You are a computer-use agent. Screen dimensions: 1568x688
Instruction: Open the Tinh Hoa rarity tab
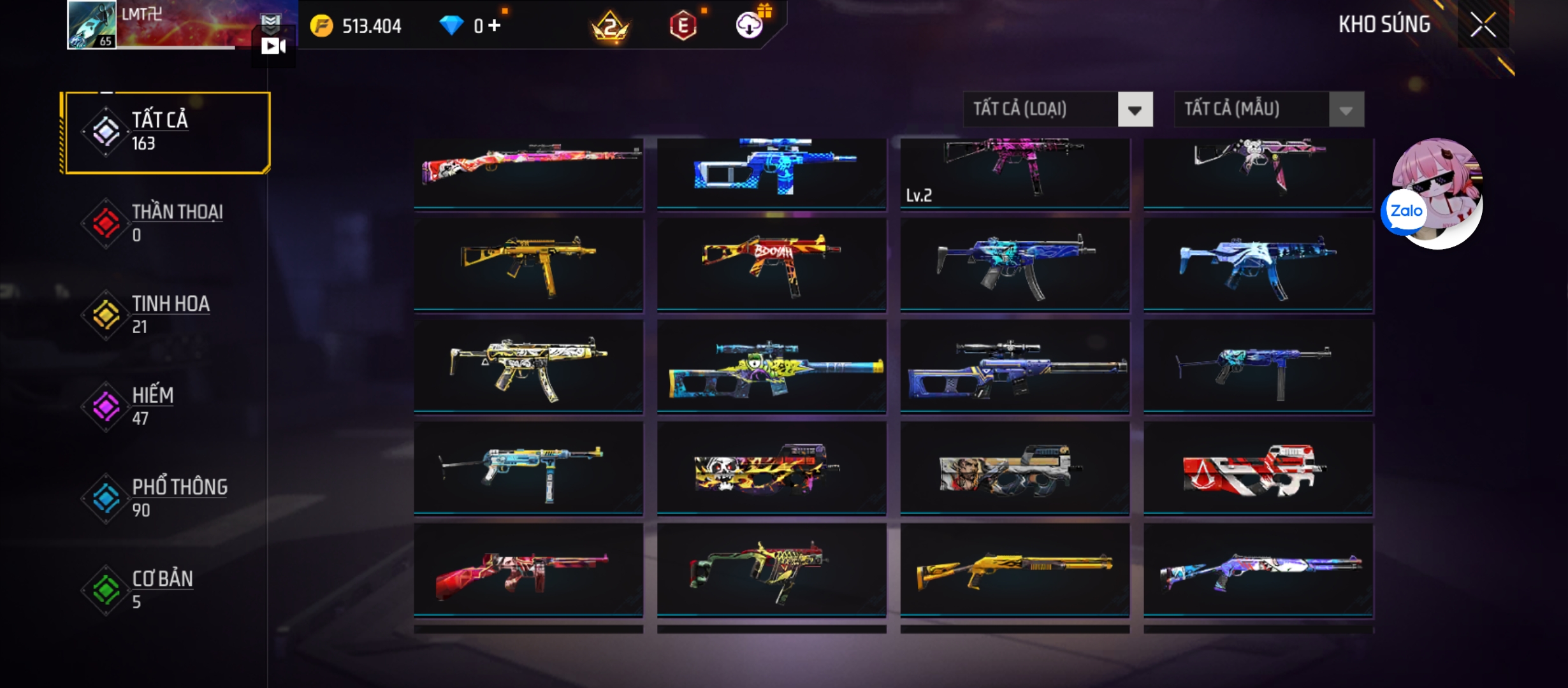[167, 315]
